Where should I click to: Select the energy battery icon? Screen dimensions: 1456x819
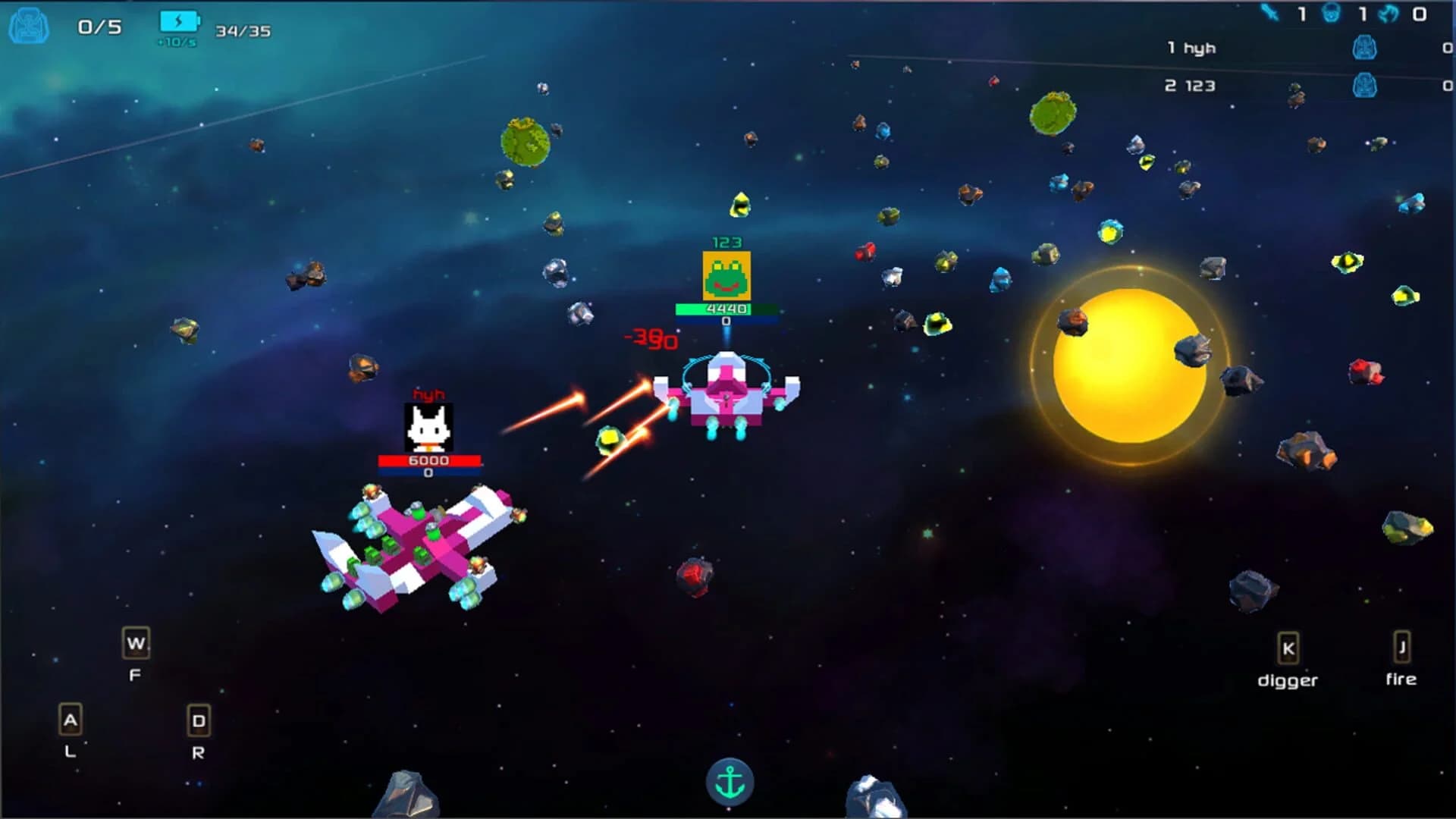coord(178,19)
